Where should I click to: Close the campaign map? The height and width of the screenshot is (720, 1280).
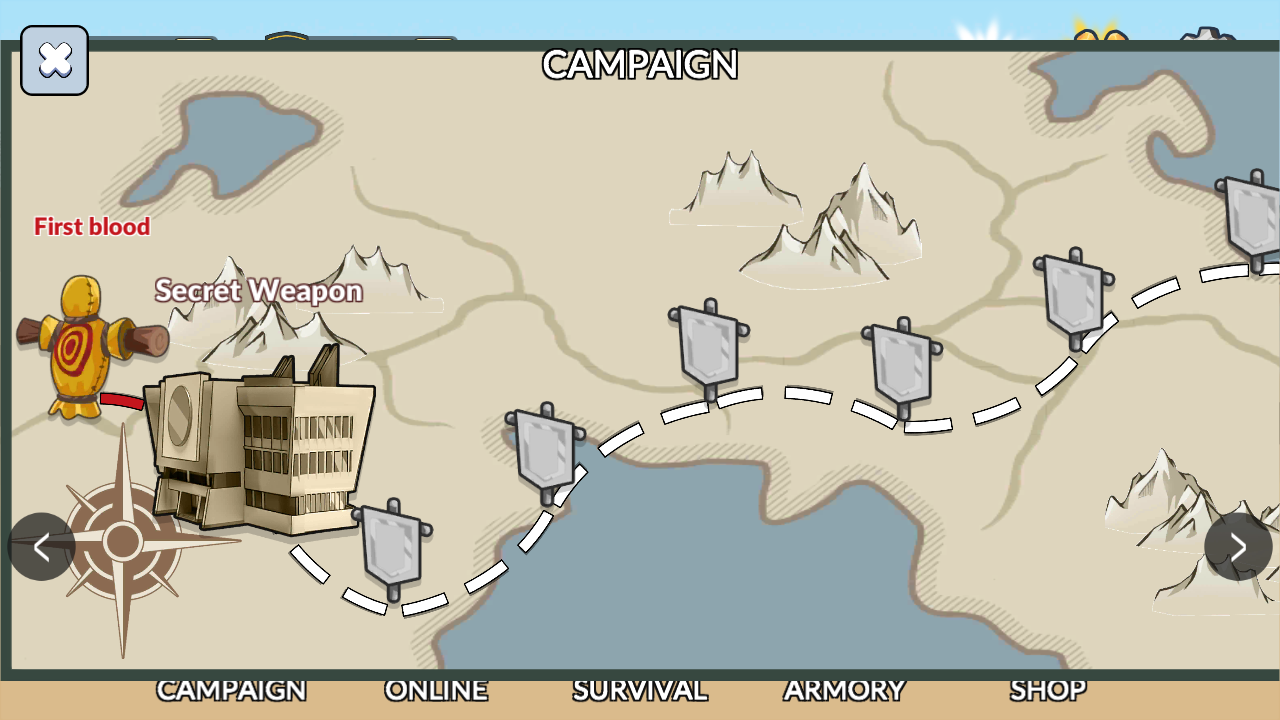tap(55, 61)
